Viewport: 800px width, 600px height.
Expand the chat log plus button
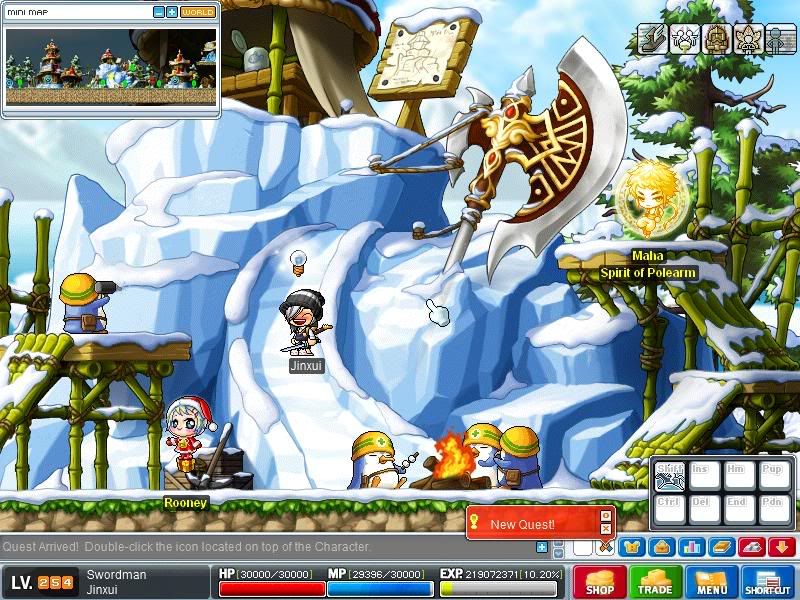pyautogui.click(x=542, y=547)
